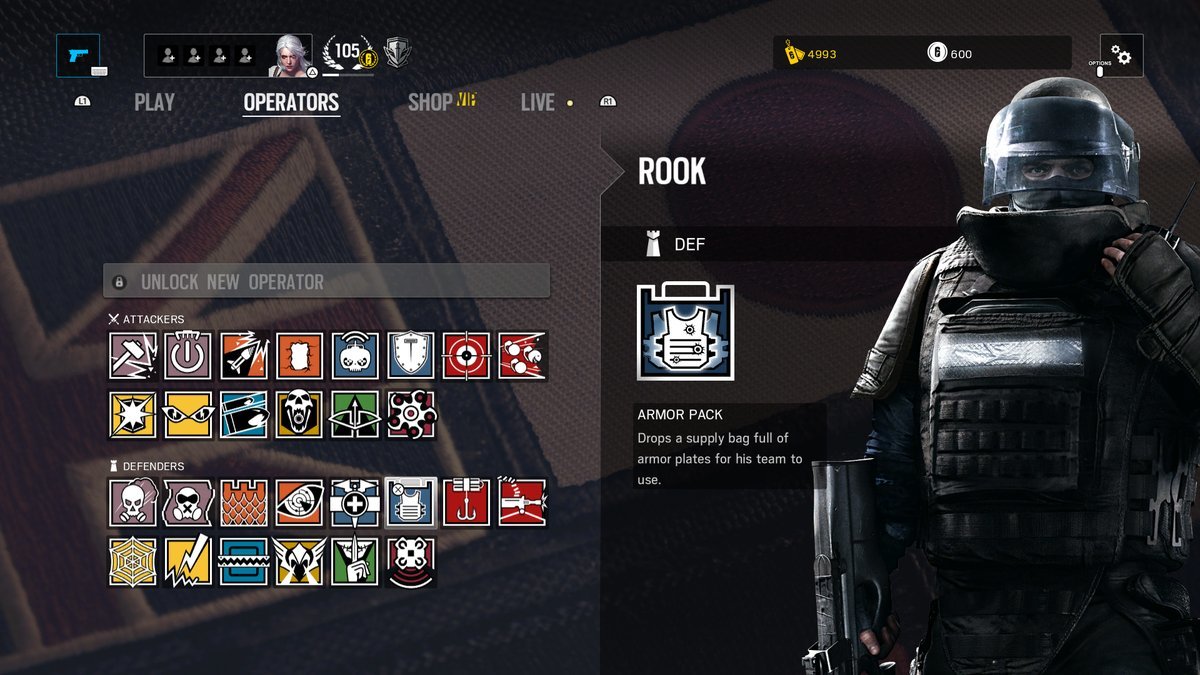Select Sledge's hammer operator icon

(132, 356)
